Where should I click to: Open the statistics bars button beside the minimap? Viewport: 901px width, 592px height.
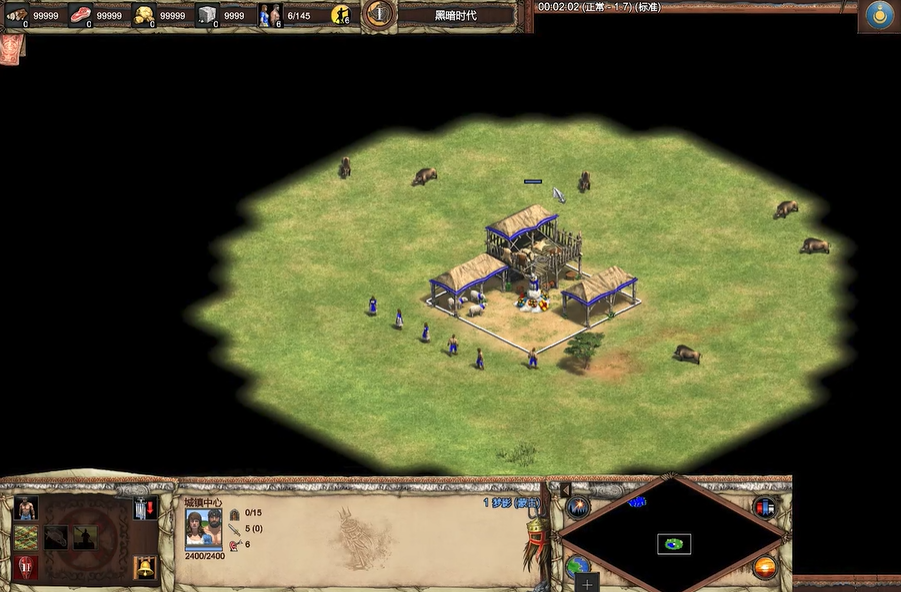(x=767, y=506)
